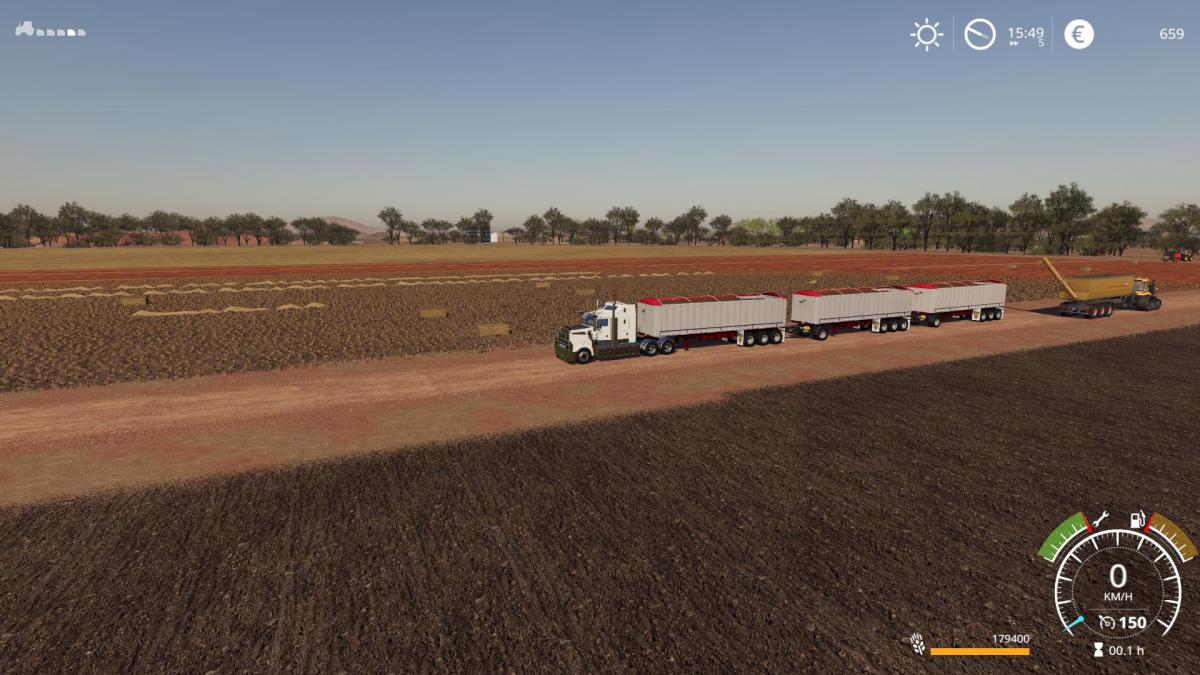Toggle the cruise control speed icon
The image size is (1200, 675).
coord(1106,623)
